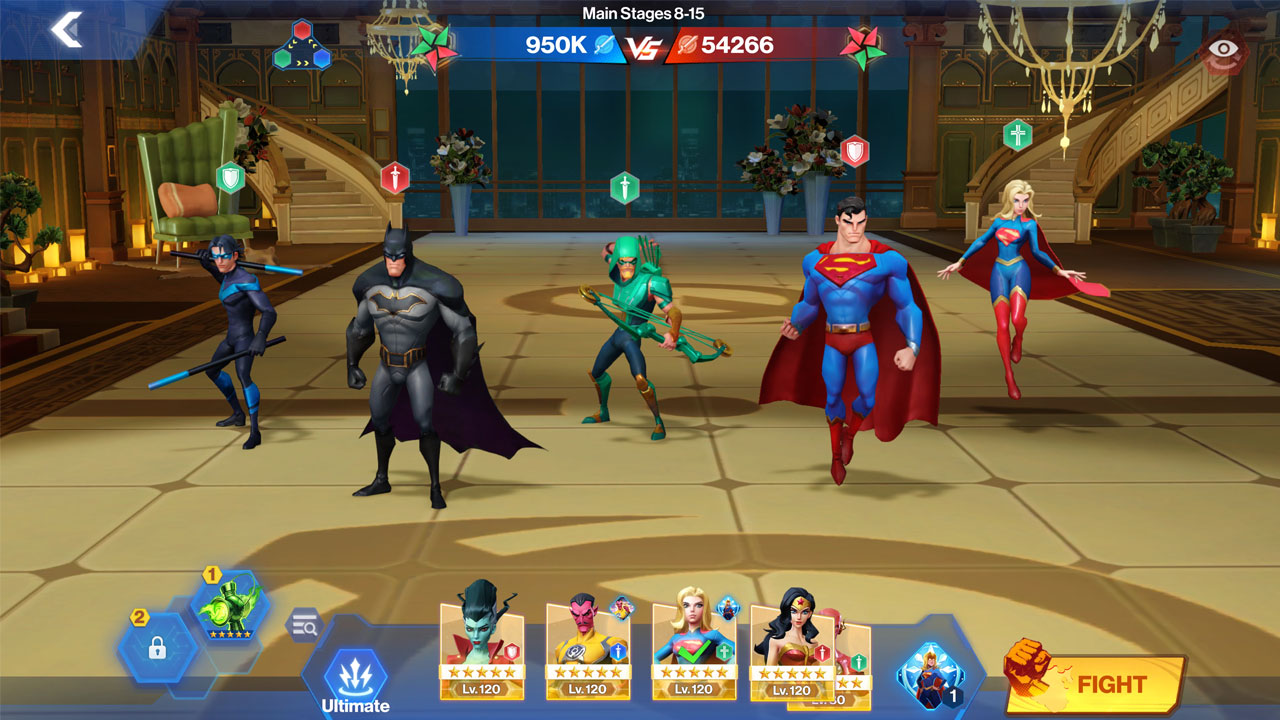The height and width of the screenshot is (720, 1280).
Task: Tap the blue hexagon hero counter icon
Action: coord(930,676)
